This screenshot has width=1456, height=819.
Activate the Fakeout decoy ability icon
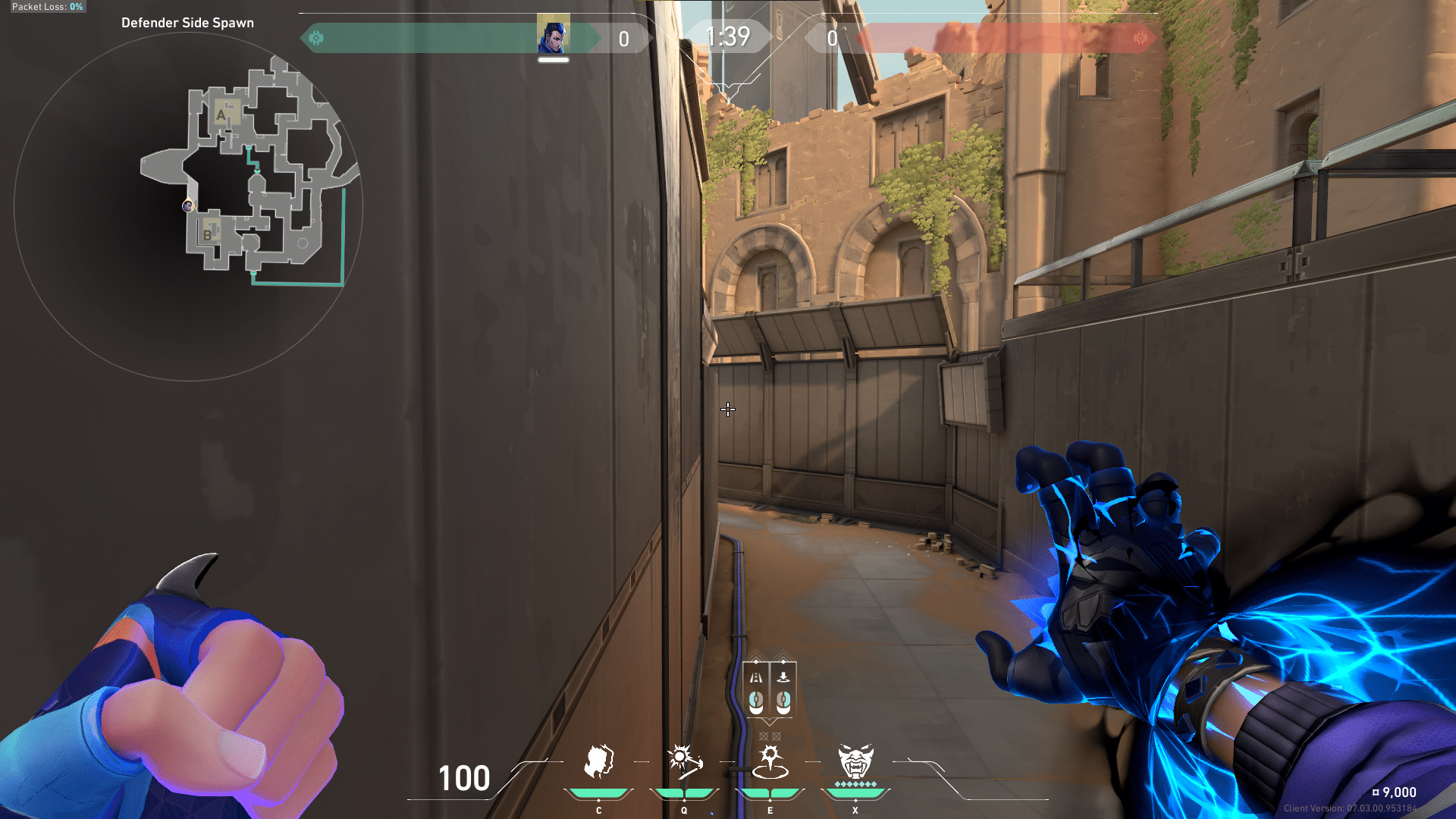(598, 762)
